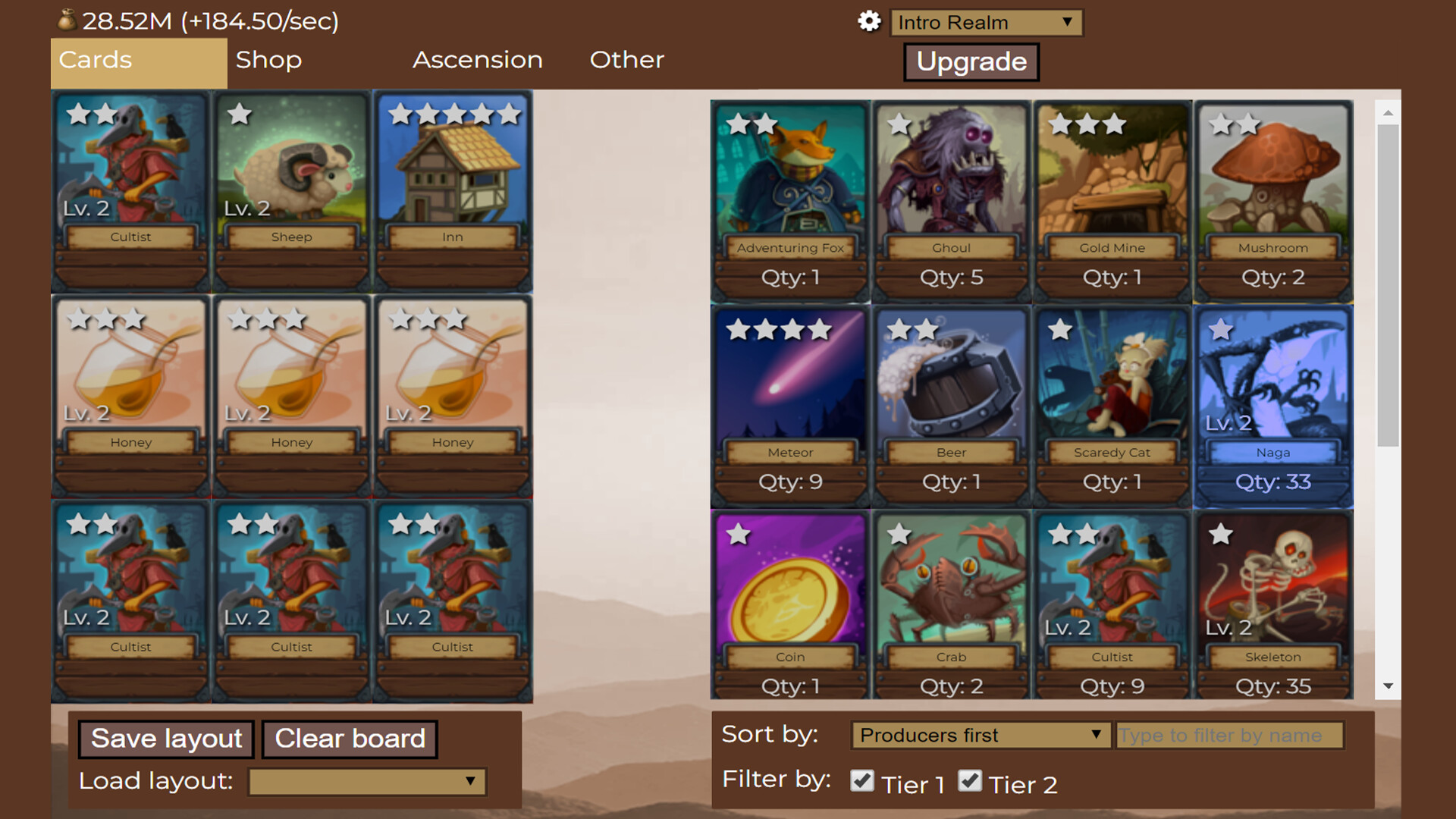1456x819 pixels.
Task: Disable the Tier 1 filter checkbox
Action: click(x=863, y=781)
